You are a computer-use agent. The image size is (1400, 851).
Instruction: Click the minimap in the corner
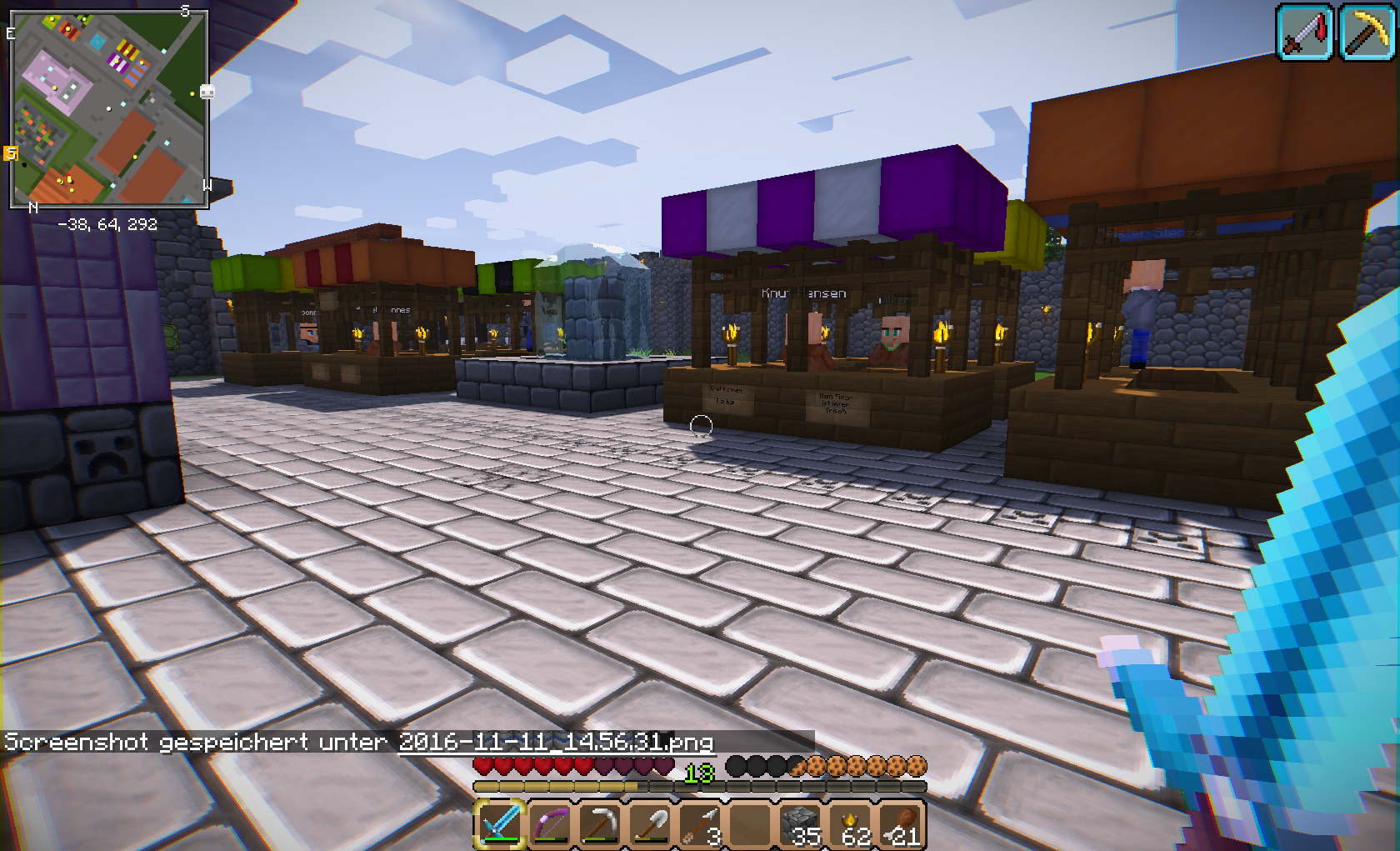pyautogui.click(x=108, y=109)
